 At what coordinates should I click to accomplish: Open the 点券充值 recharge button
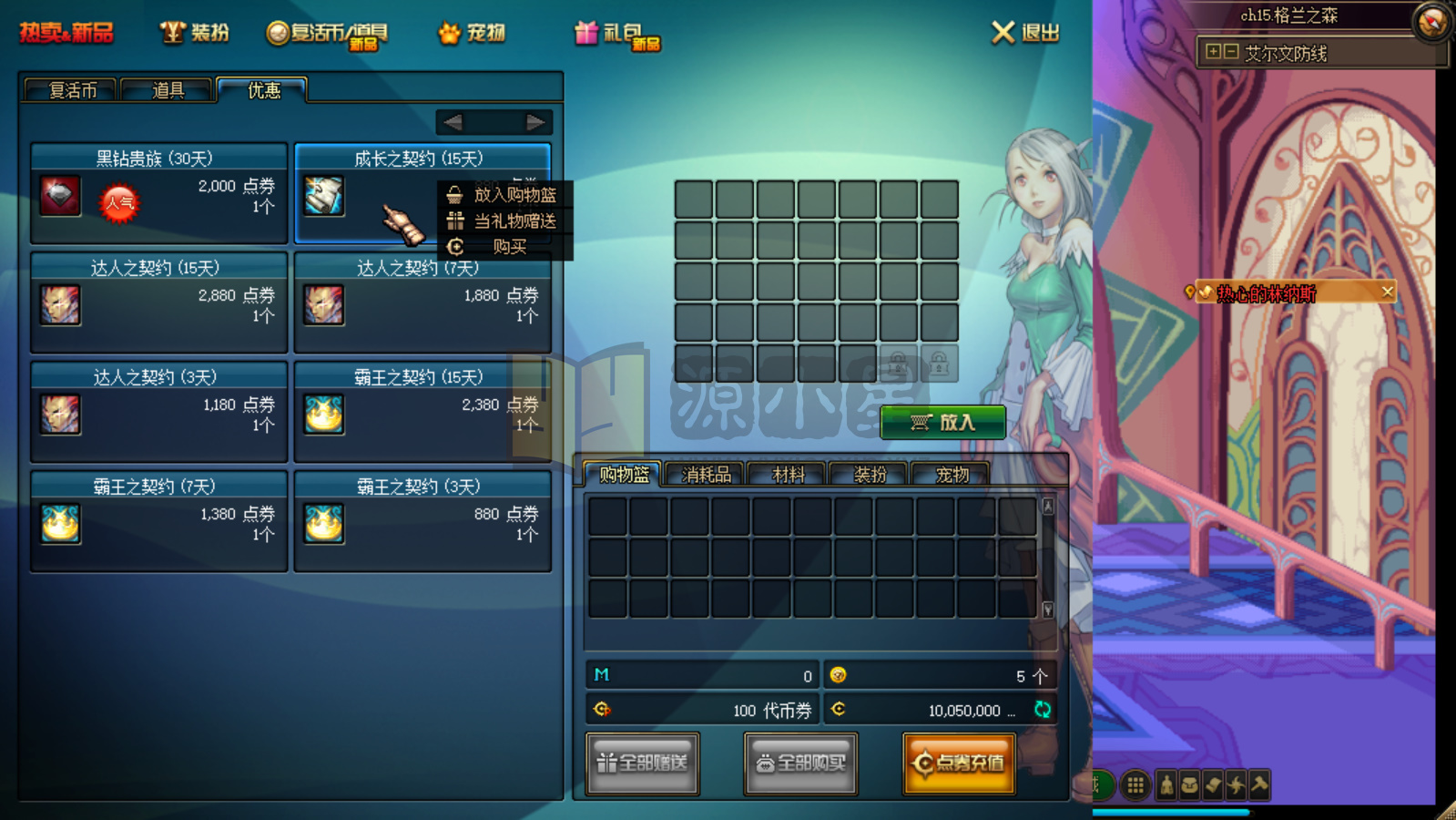(959, 764)
